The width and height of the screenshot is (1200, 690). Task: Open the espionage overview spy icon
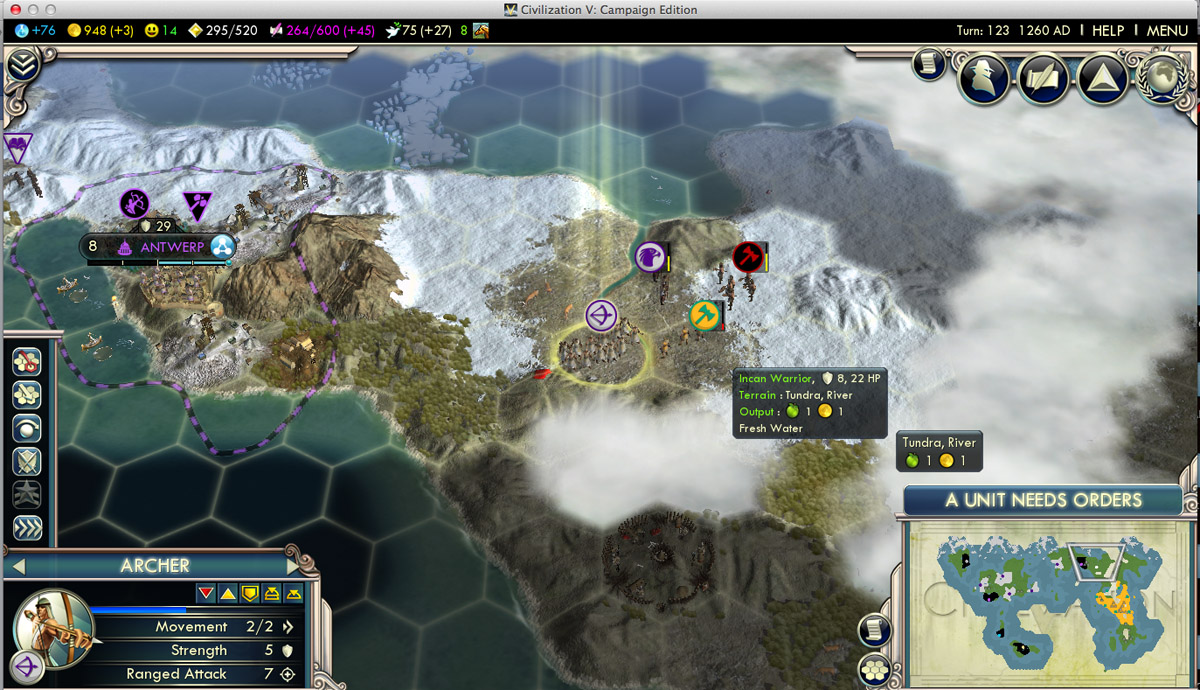[x=982, y=79]
